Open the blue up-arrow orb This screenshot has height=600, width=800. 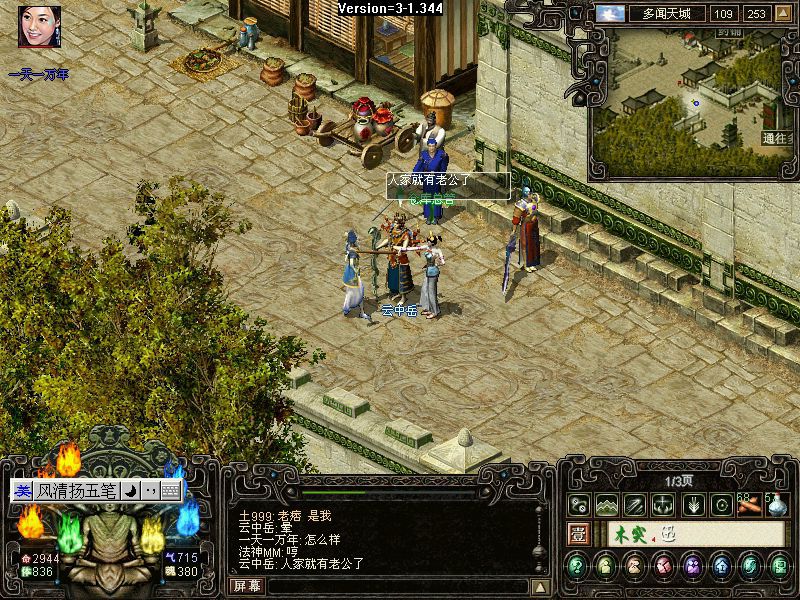pos(722,566)
